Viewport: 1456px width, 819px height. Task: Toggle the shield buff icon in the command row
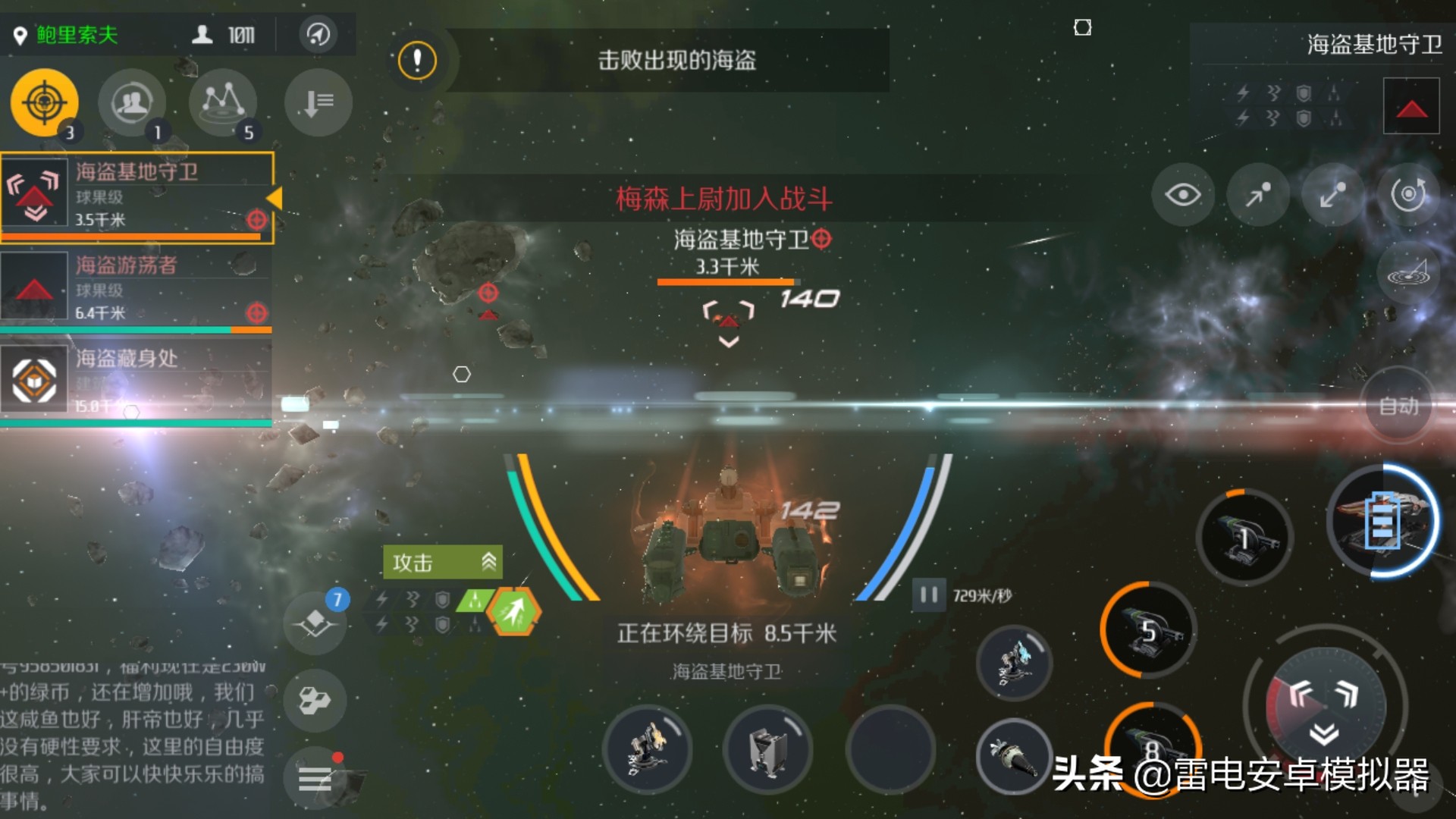[x=442, y=598]
